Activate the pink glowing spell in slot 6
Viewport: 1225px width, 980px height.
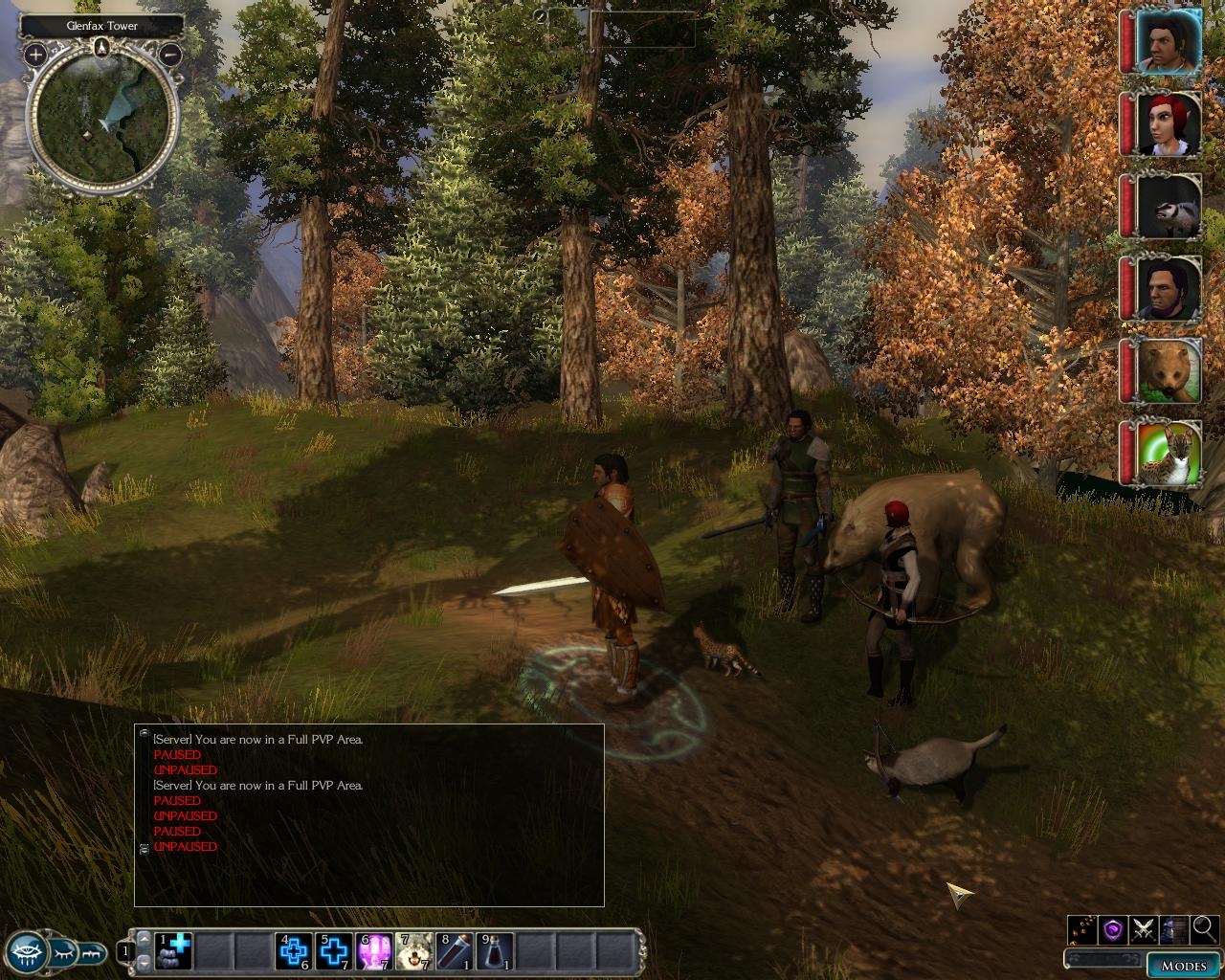click(x=373, y=951)
